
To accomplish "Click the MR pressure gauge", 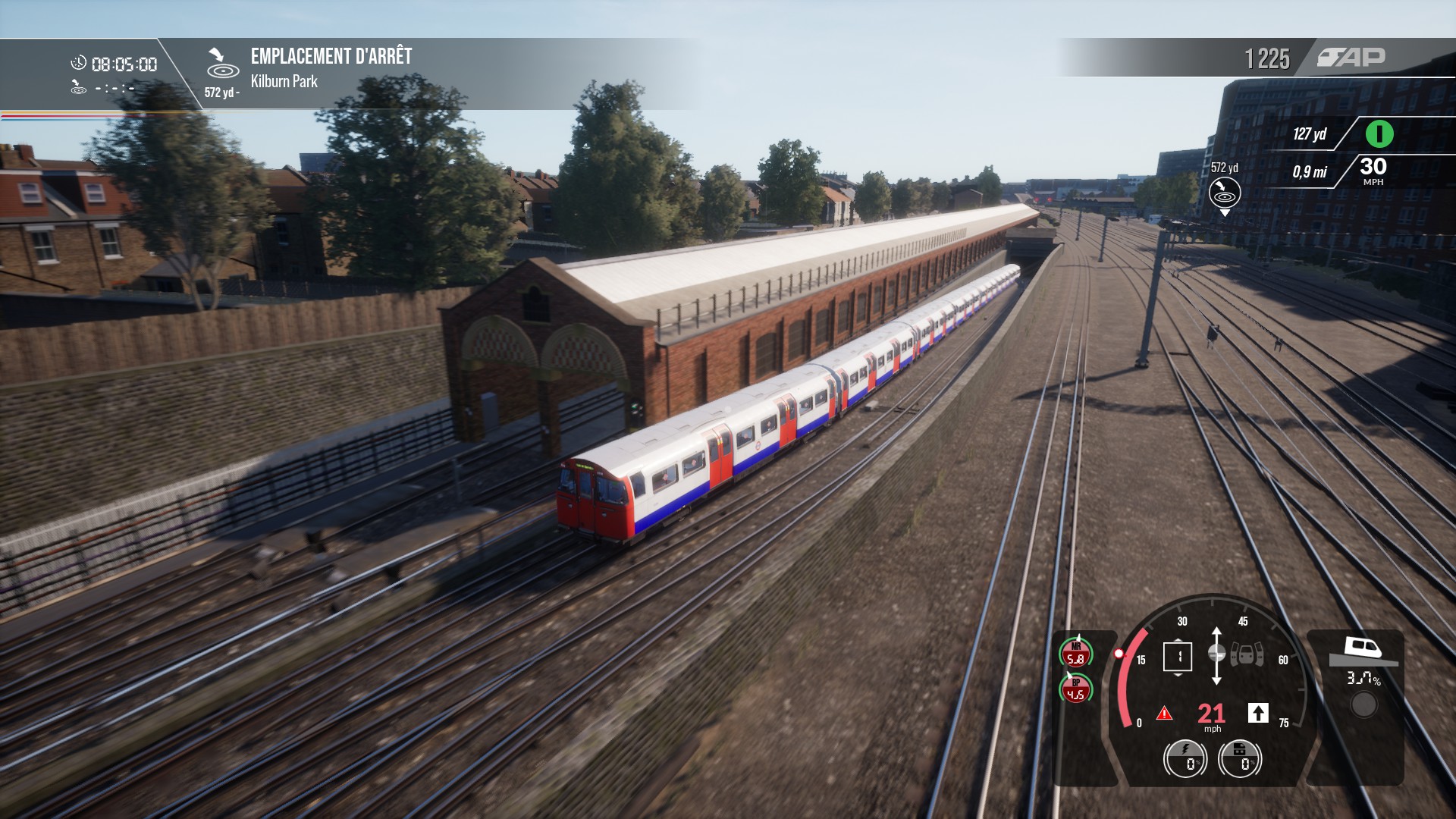I will pos(1075,654).
